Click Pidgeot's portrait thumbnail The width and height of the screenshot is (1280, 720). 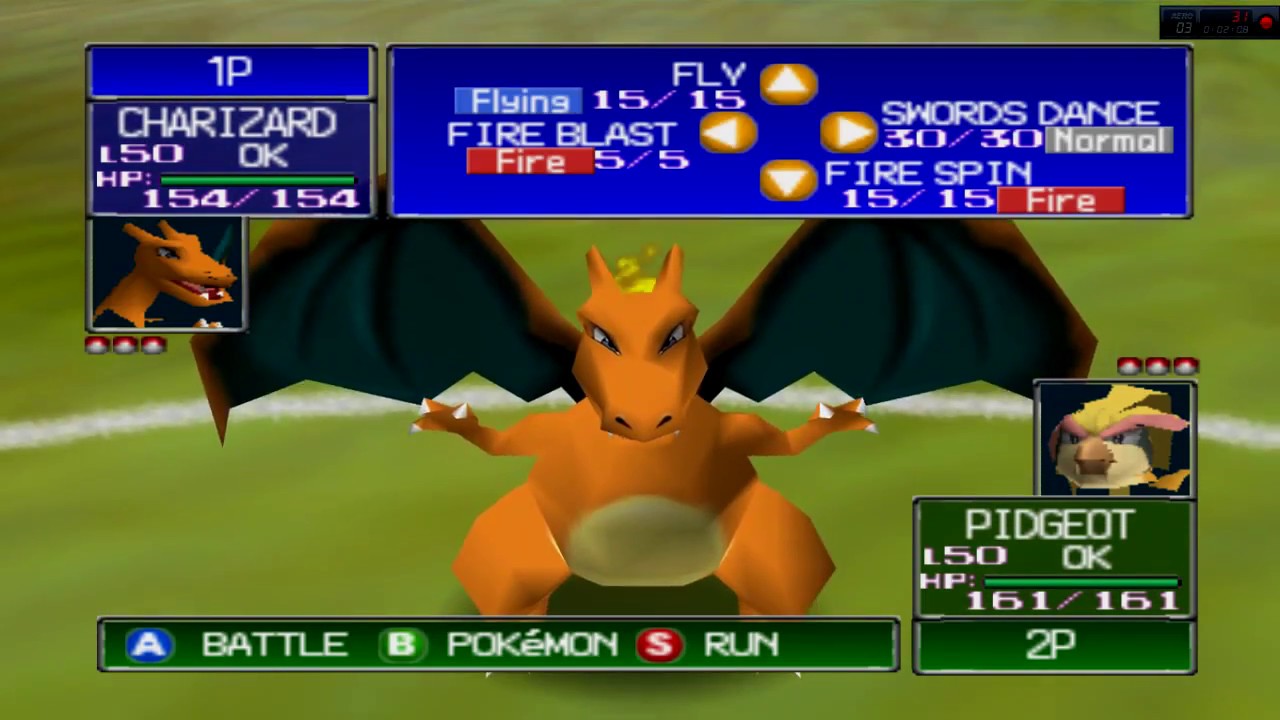tap(1113, 437)
